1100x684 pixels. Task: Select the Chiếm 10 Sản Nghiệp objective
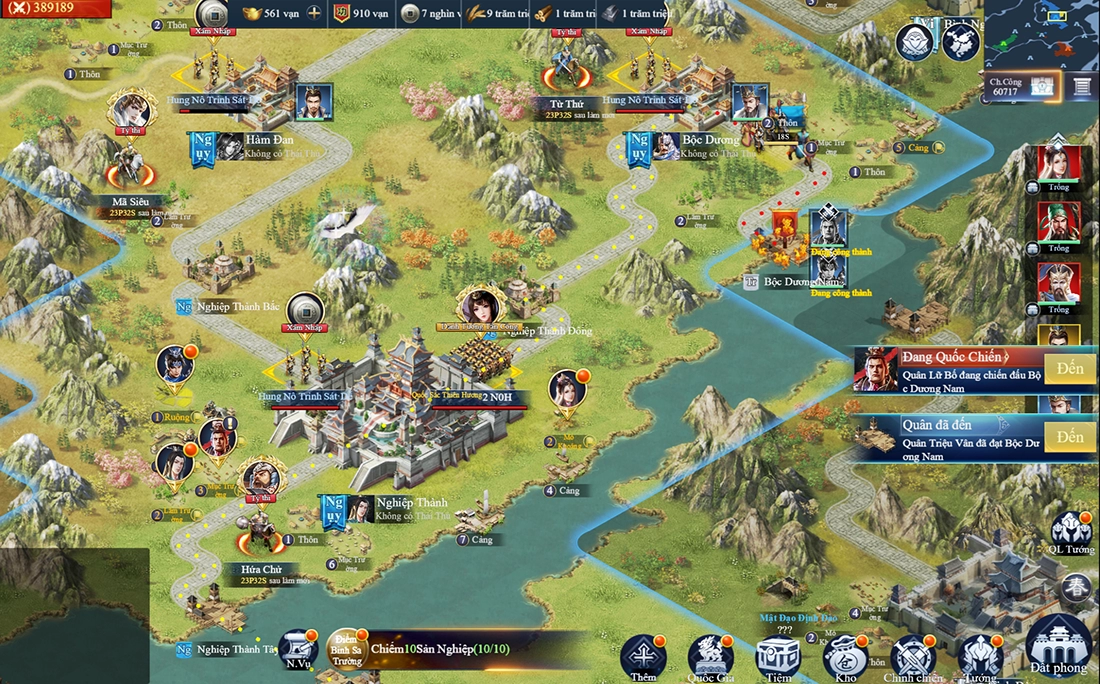[x=440, y=650]
